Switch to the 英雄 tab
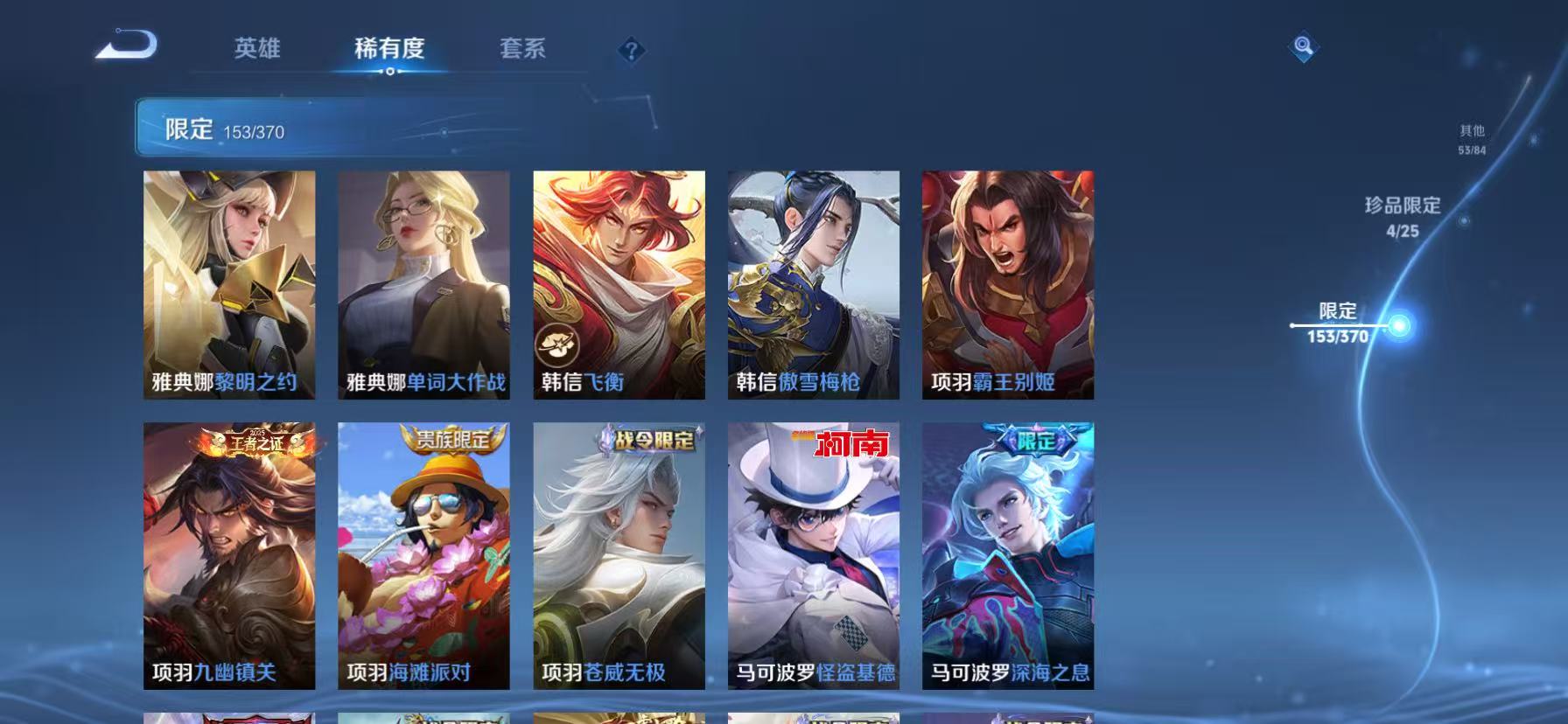The image size is (1568, 724). (x=256, y=50)
